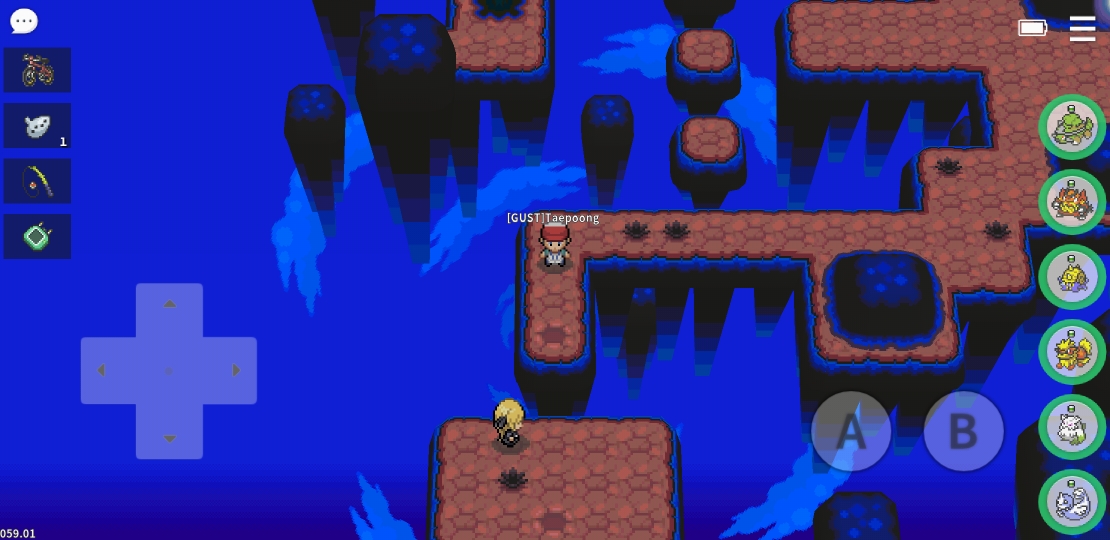Move down with the D-pad arrow
The width and height of the screenshot is (1110, 540).
click(x=169, y=438)
